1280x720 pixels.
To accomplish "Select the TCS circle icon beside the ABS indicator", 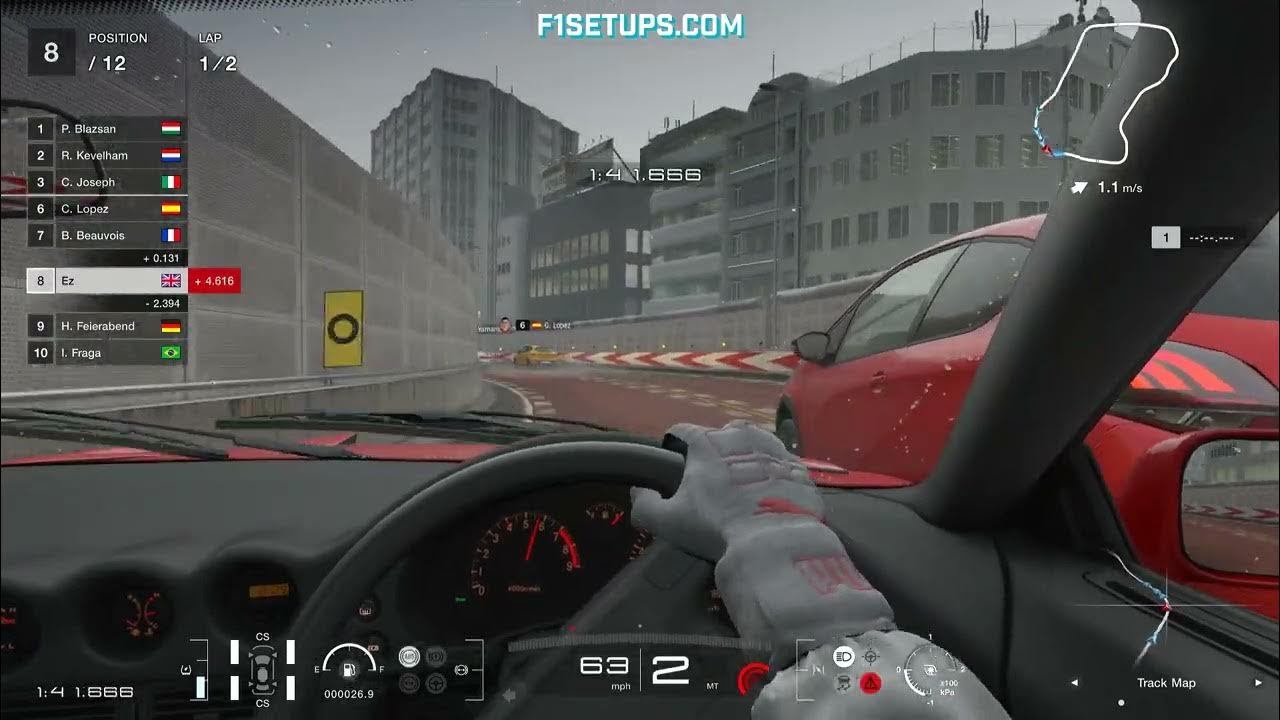I will coord(434,657).
